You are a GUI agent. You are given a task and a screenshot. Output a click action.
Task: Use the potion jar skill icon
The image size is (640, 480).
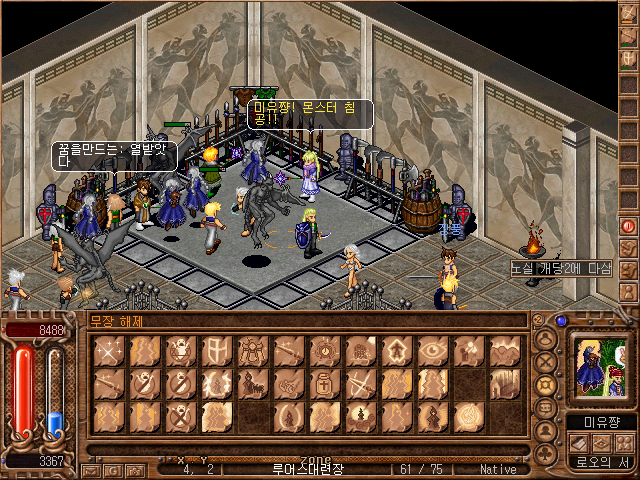[x=325, y=383]
